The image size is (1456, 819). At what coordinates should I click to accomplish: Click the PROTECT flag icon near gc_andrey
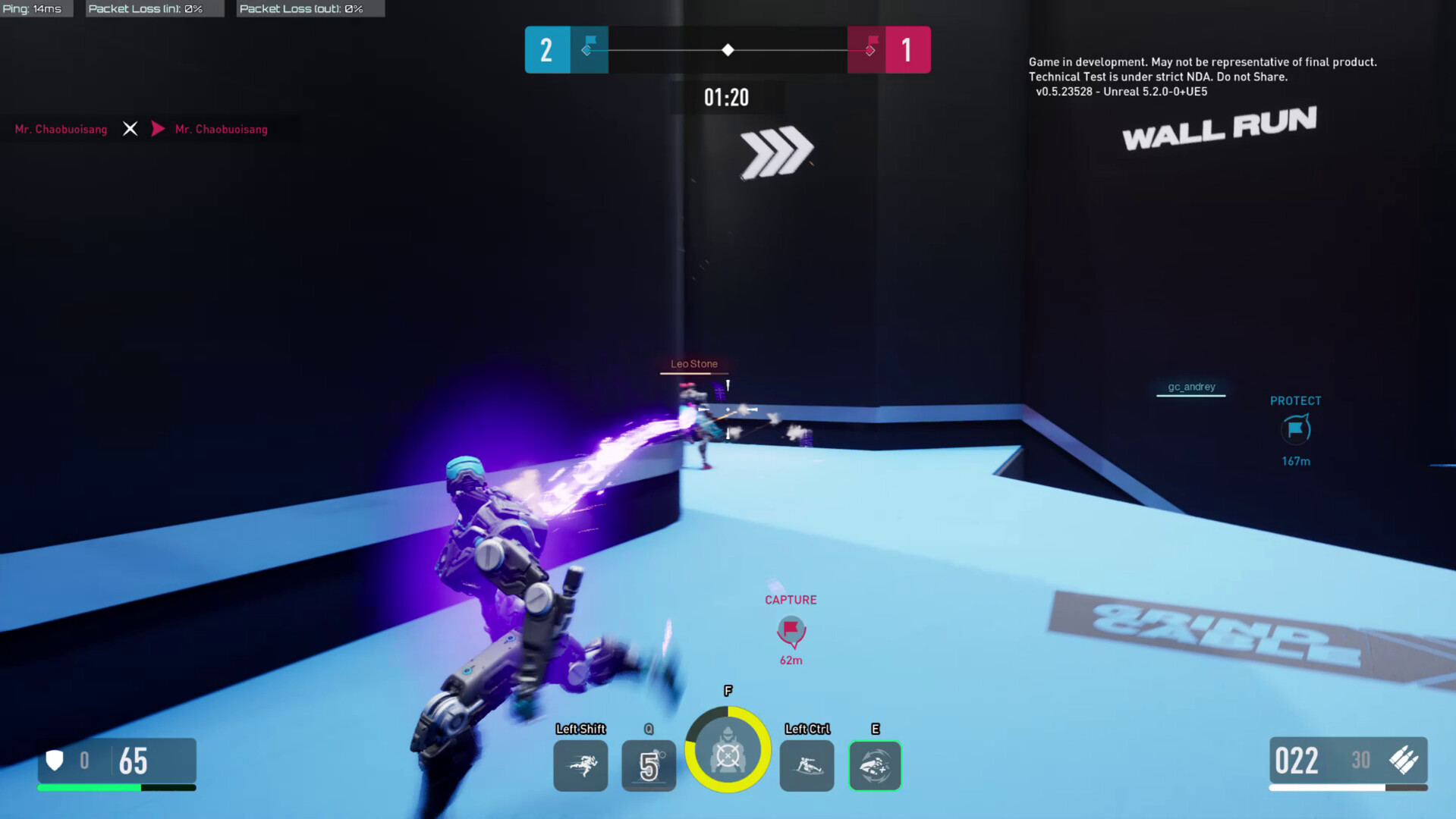pyautogui.click(x=1294, y=429)
